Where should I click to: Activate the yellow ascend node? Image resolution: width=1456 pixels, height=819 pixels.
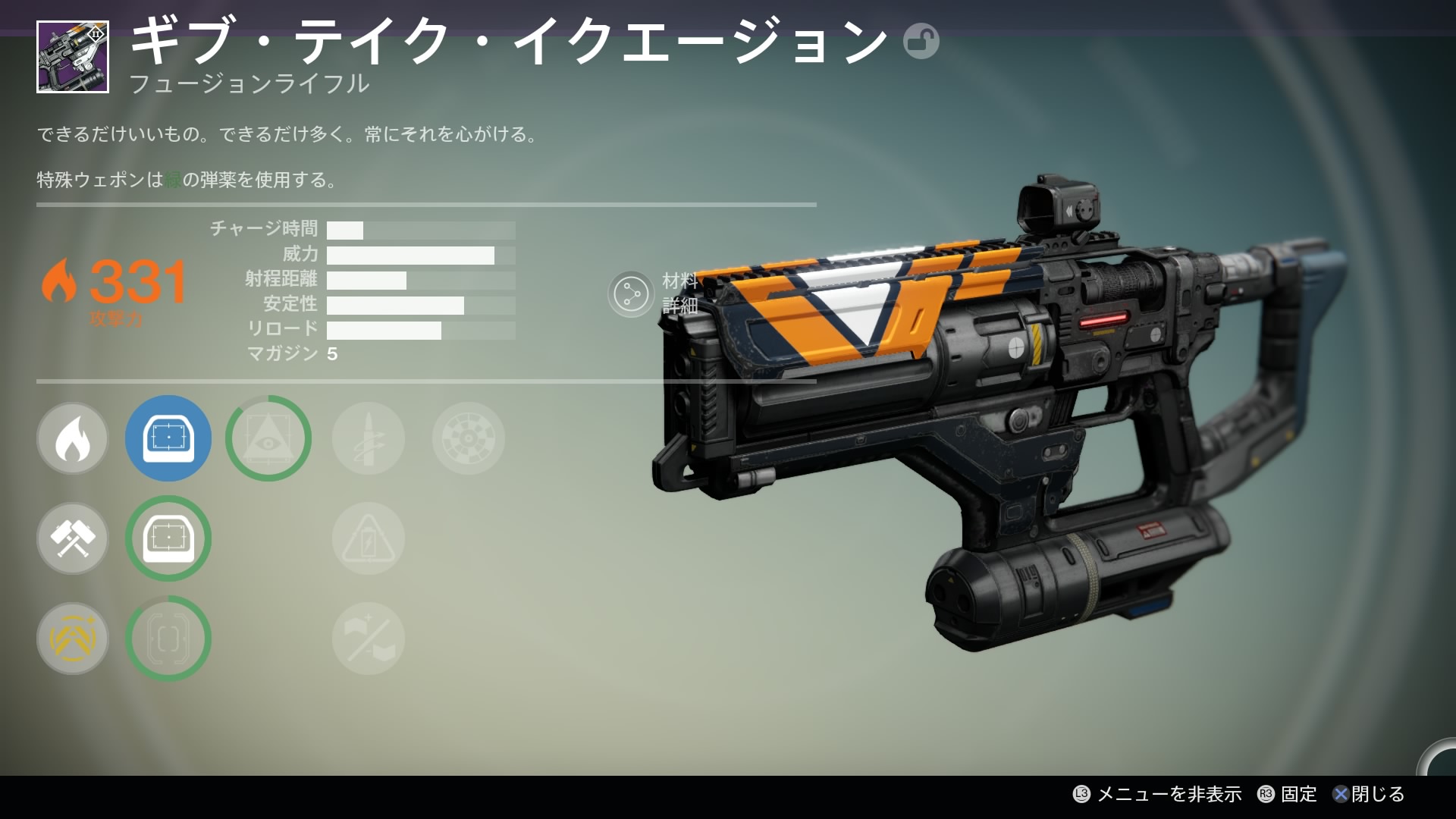73,639
